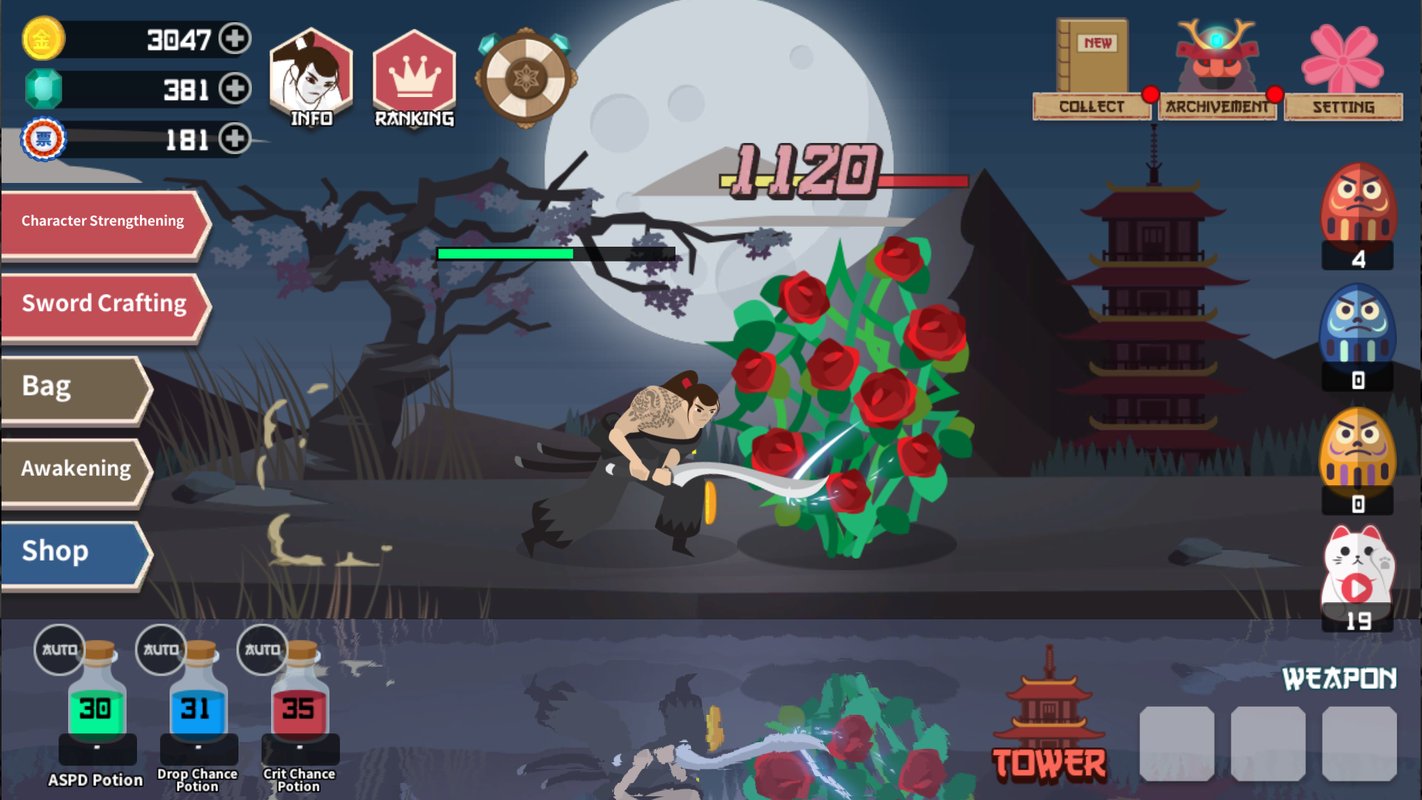This screenshot has width=1422, height=800.
Task: Open the Collect book
Action: (x=1092, y=72)
